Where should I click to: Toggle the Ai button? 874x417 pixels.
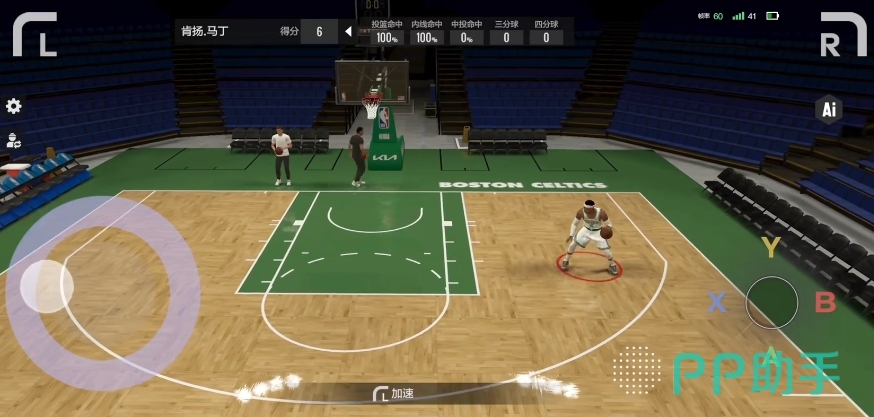click(x=828, y=110)
